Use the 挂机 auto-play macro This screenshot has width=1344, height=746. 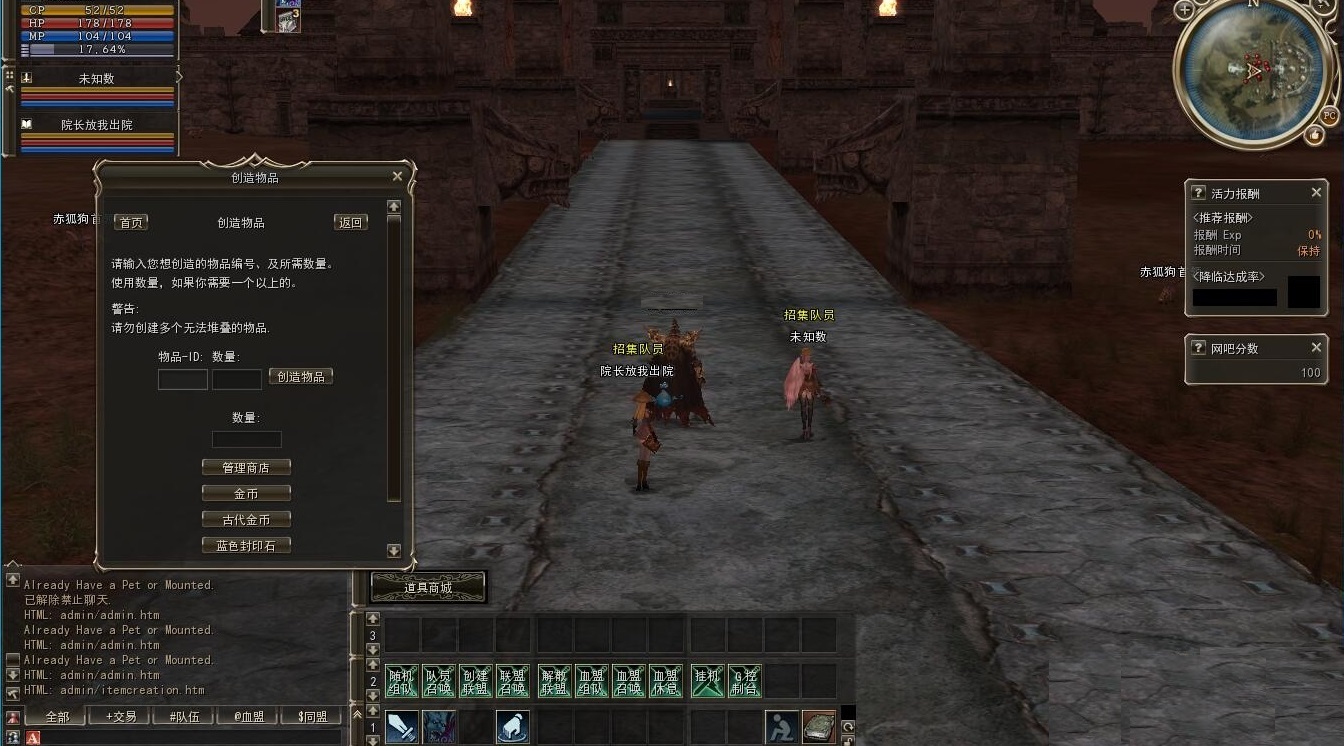tap(707, 681)
